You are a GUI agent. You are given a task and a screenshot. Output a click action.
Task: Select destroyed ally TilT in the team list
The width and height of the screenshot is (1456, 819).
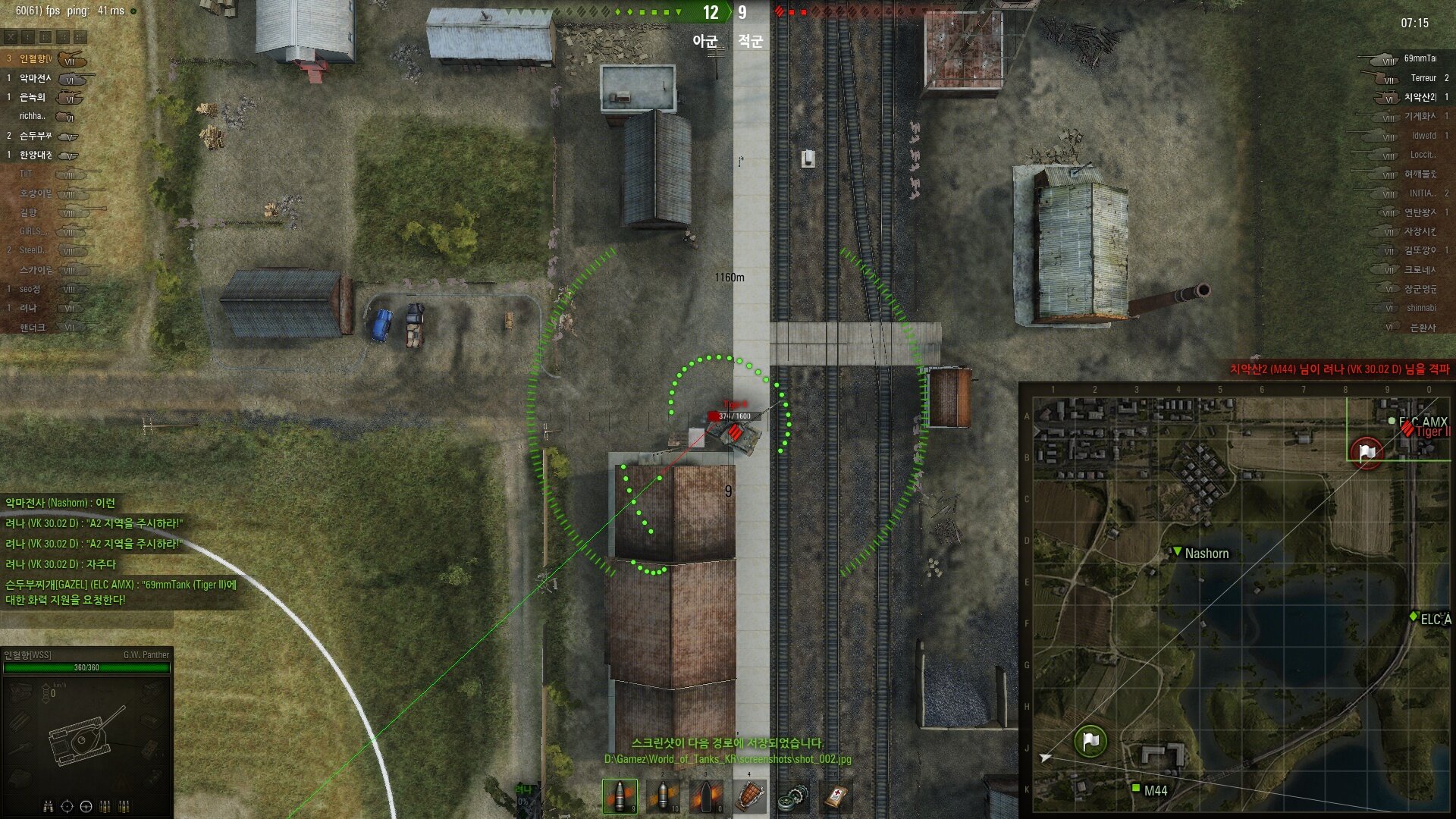[27, 174]
